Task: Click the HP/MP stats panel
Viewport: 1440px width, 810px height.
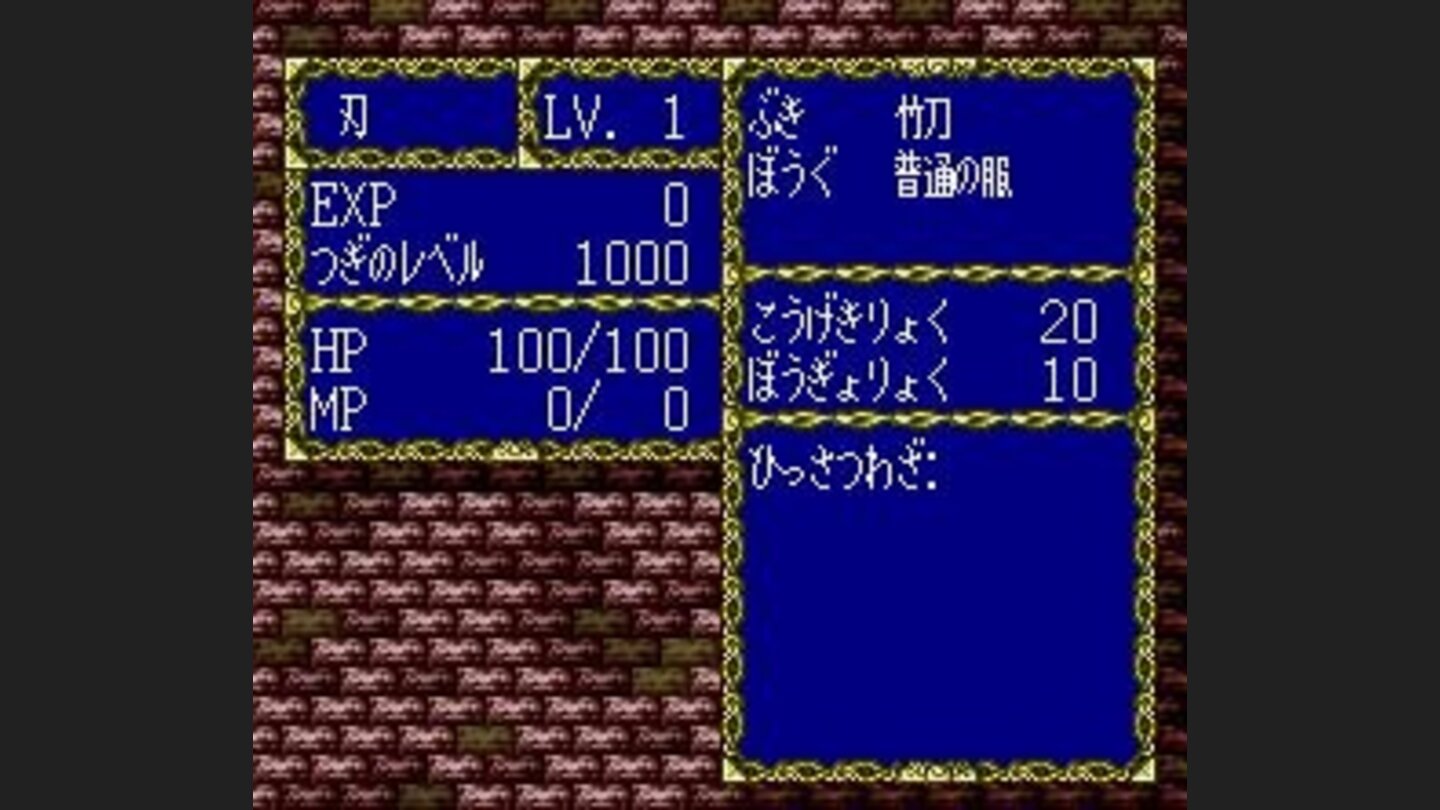Action: click(x=500, y=375)
